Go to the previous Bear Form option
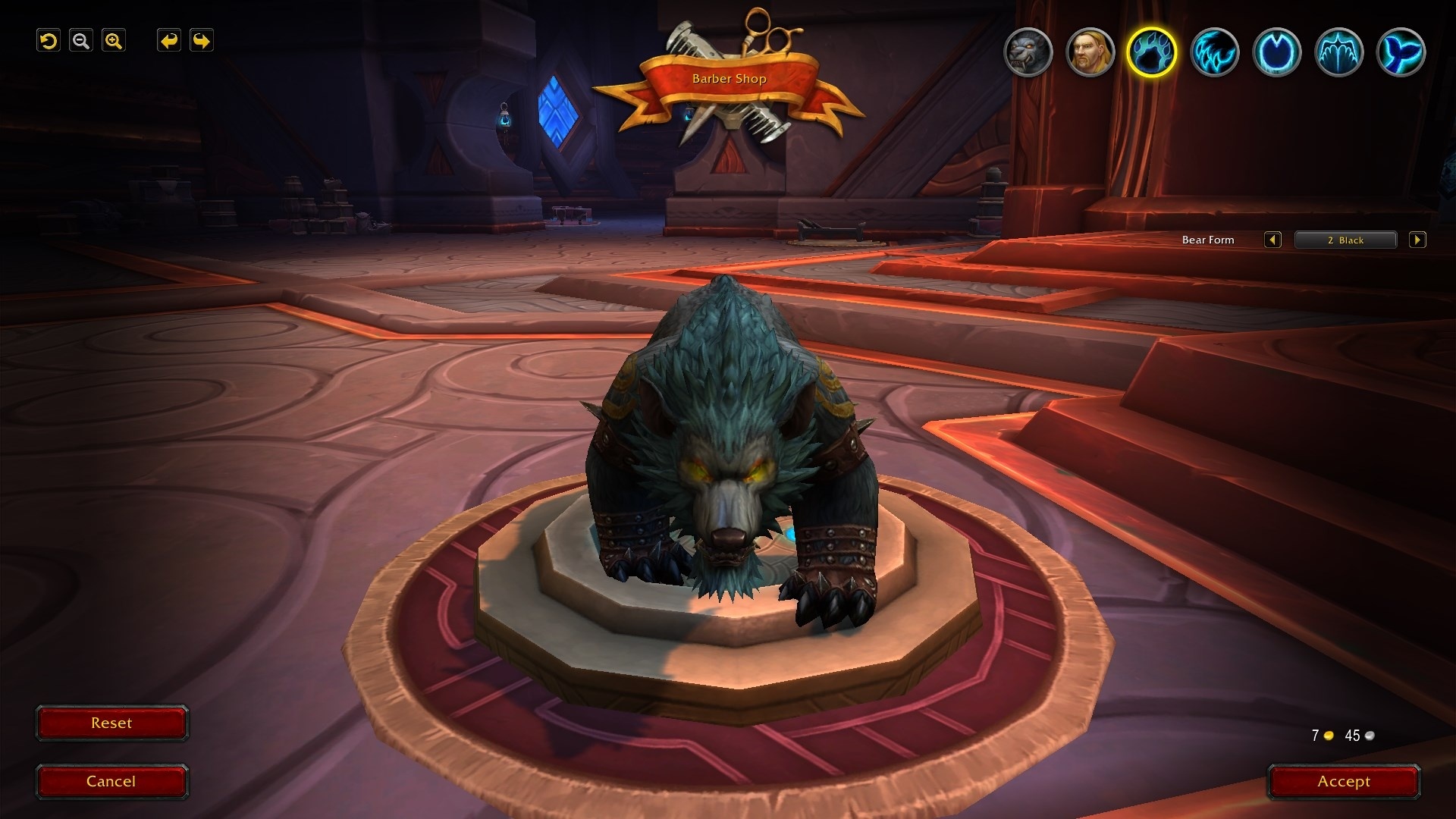Image resolution: width=1456 pixels, height=819 pixels. (1272, 240)
